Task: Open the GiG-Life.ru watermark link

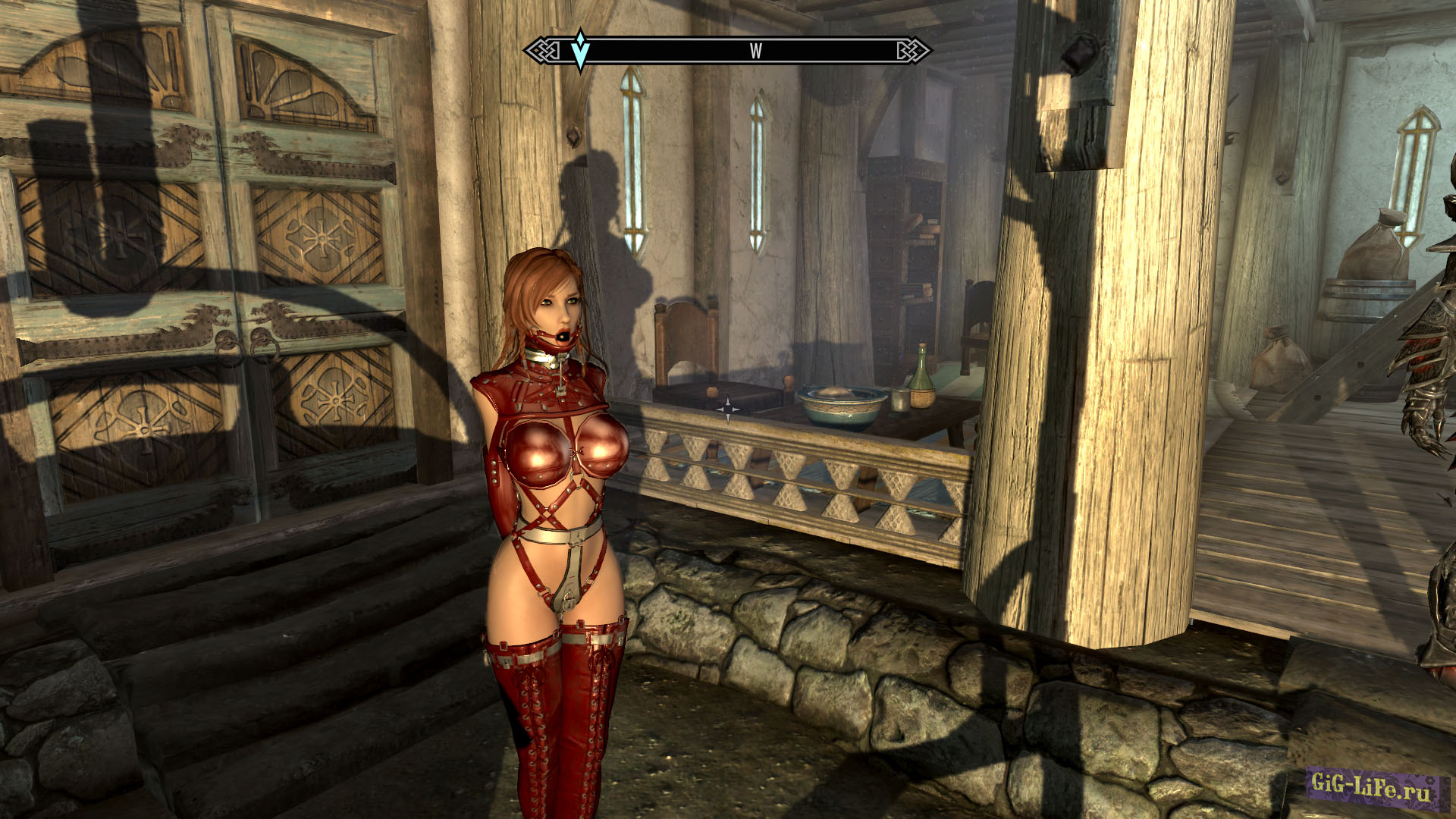Action: [1372, 786]
